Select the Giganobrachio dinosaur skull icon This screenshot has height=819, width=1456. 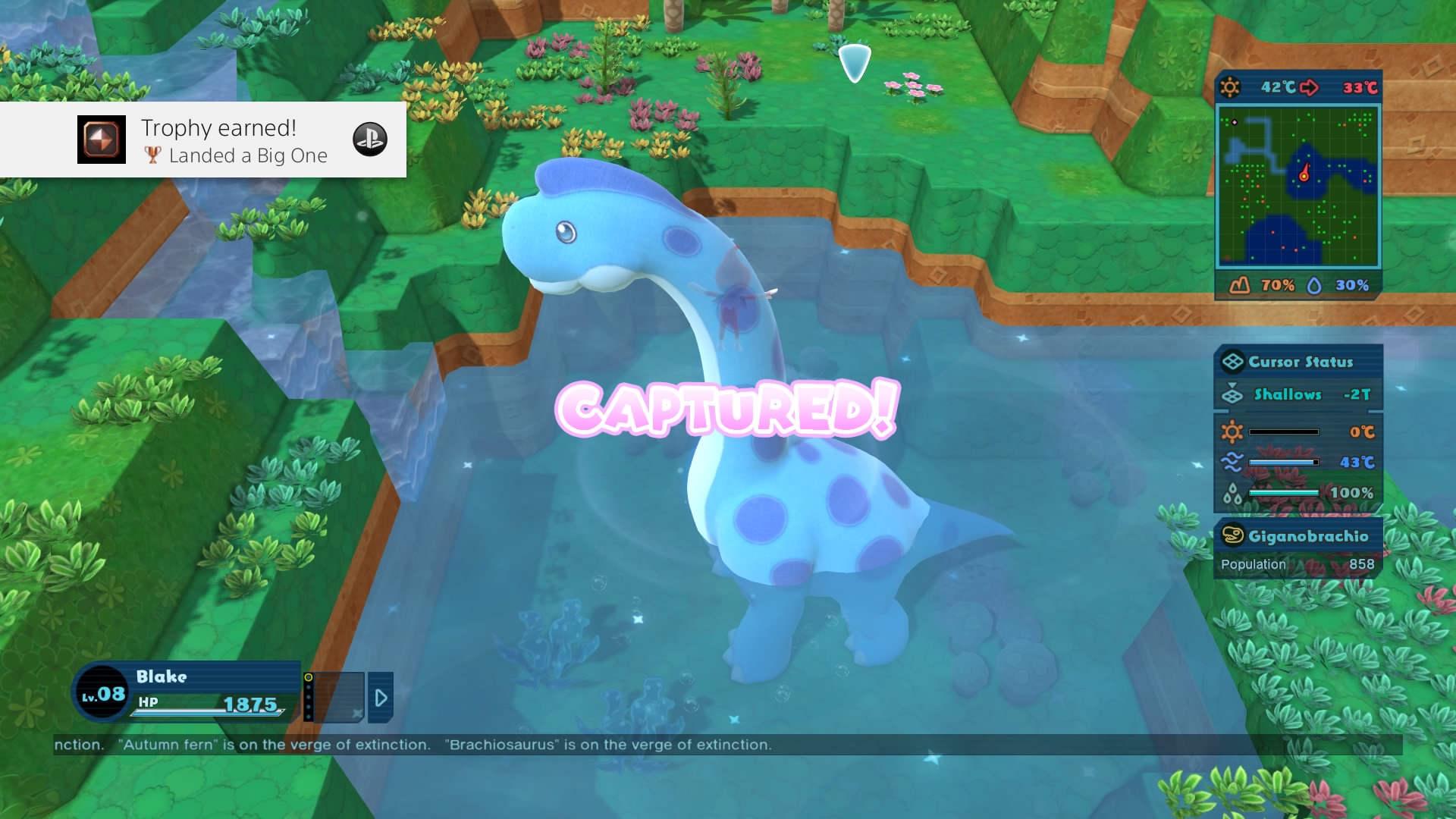(x=1233, y=535)
